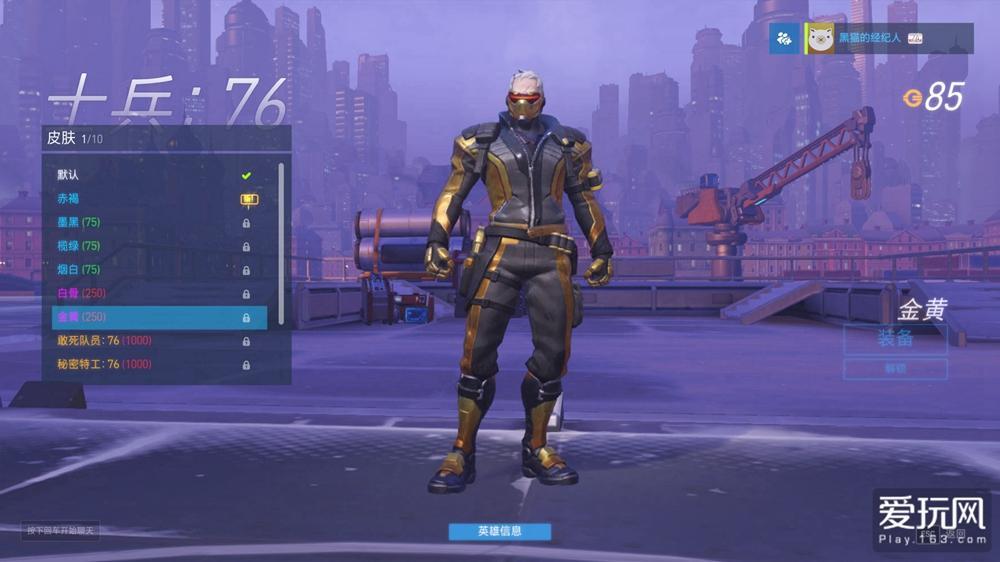Open the social icon beside the player name
This screenshot has width=1000, height=562.
click(x=785, y=39)
